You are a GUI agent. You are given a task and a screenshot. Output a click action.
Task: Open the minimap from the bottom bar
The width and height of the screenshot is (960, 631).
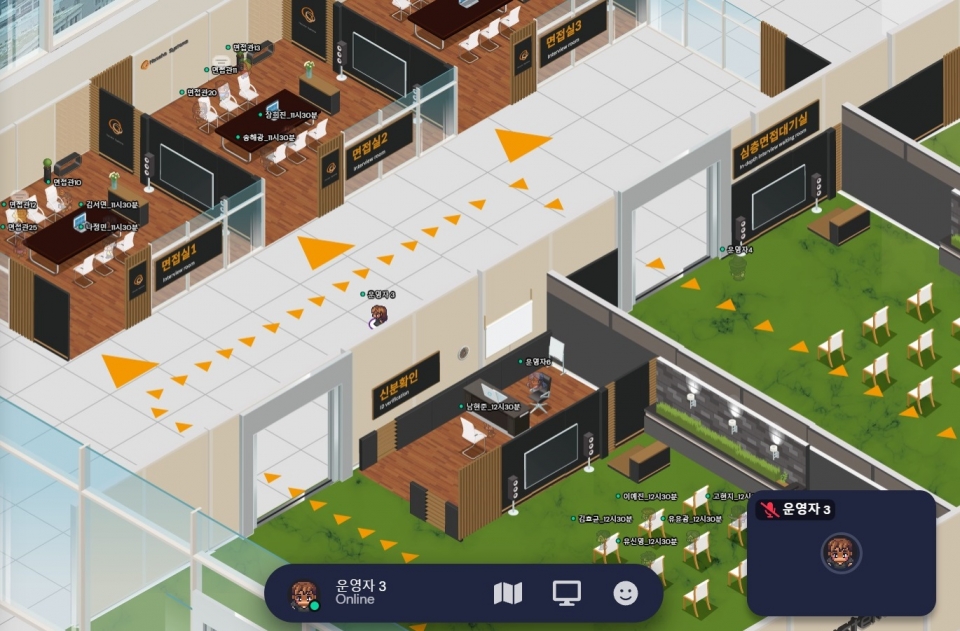[508, 593]
